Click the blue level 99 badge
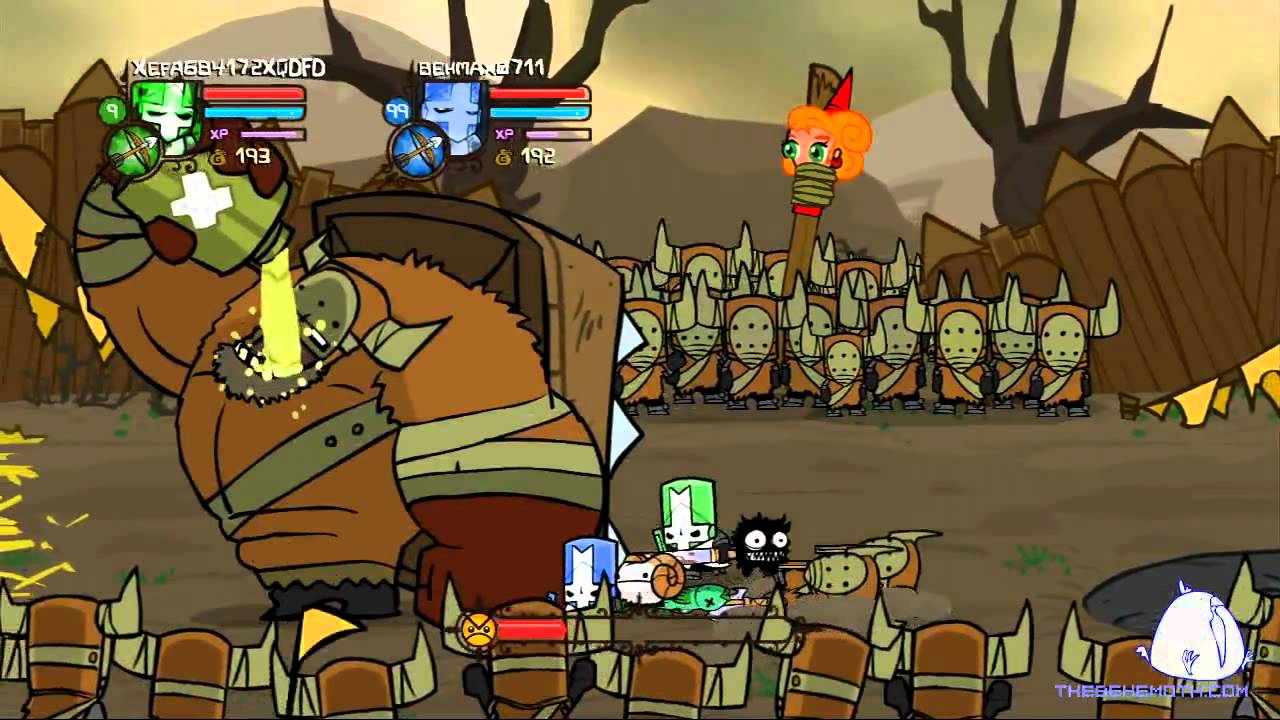Screen dimensions: 1280x720 tap(398, 110)
